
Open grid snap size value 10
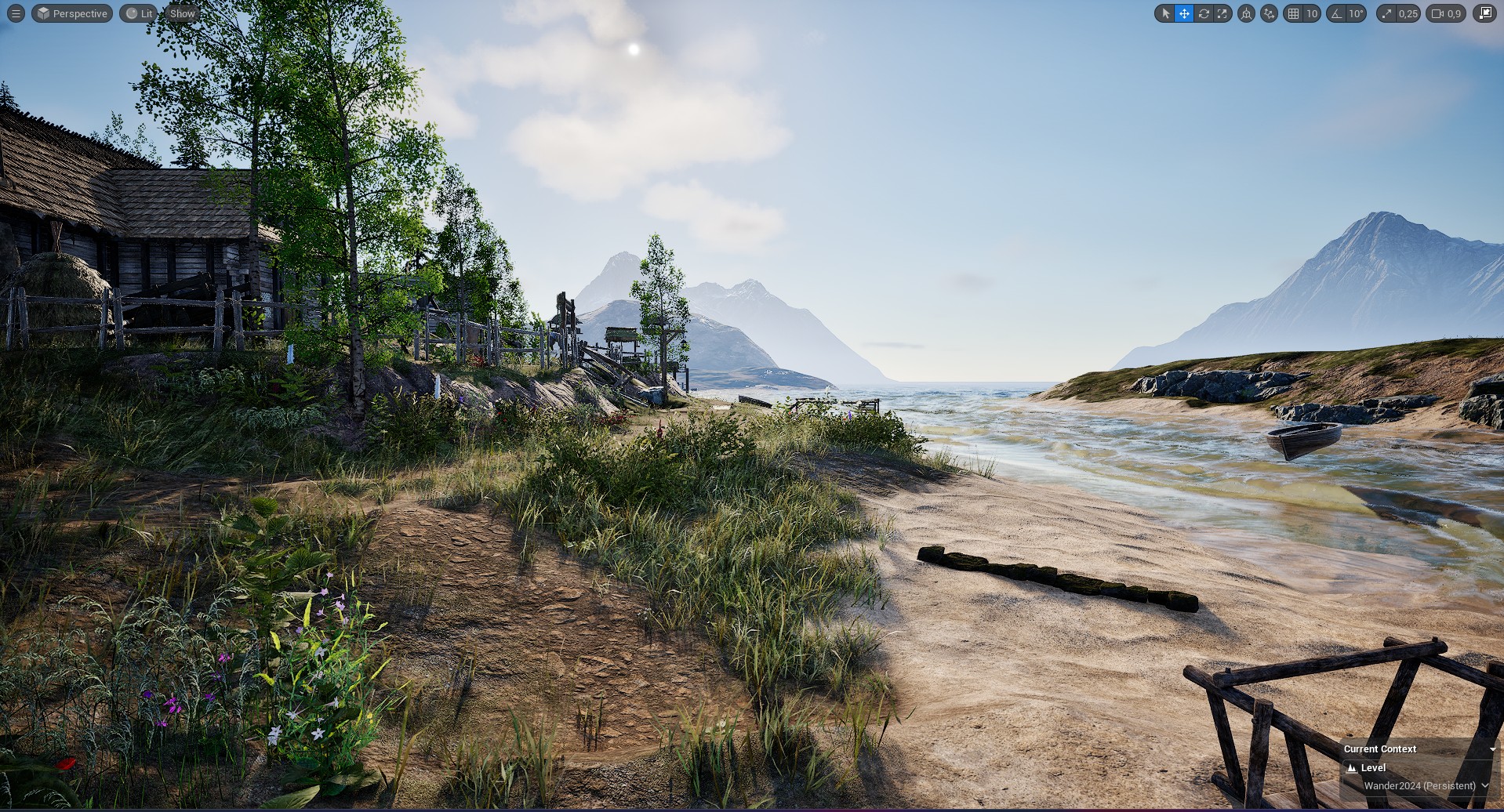point(1311,13)
